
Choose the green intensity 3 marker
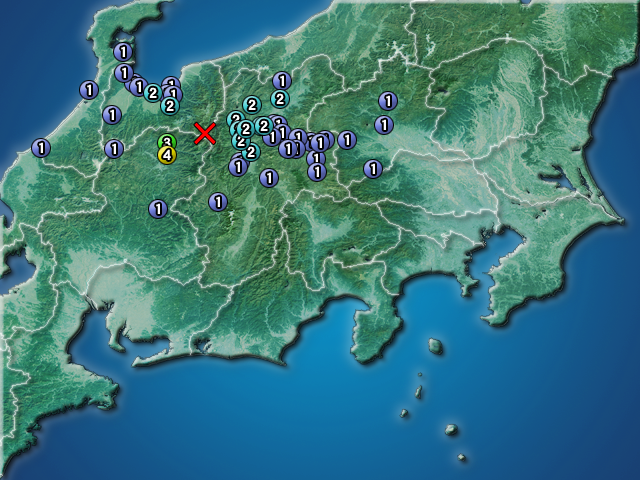[x=167, y=142]
